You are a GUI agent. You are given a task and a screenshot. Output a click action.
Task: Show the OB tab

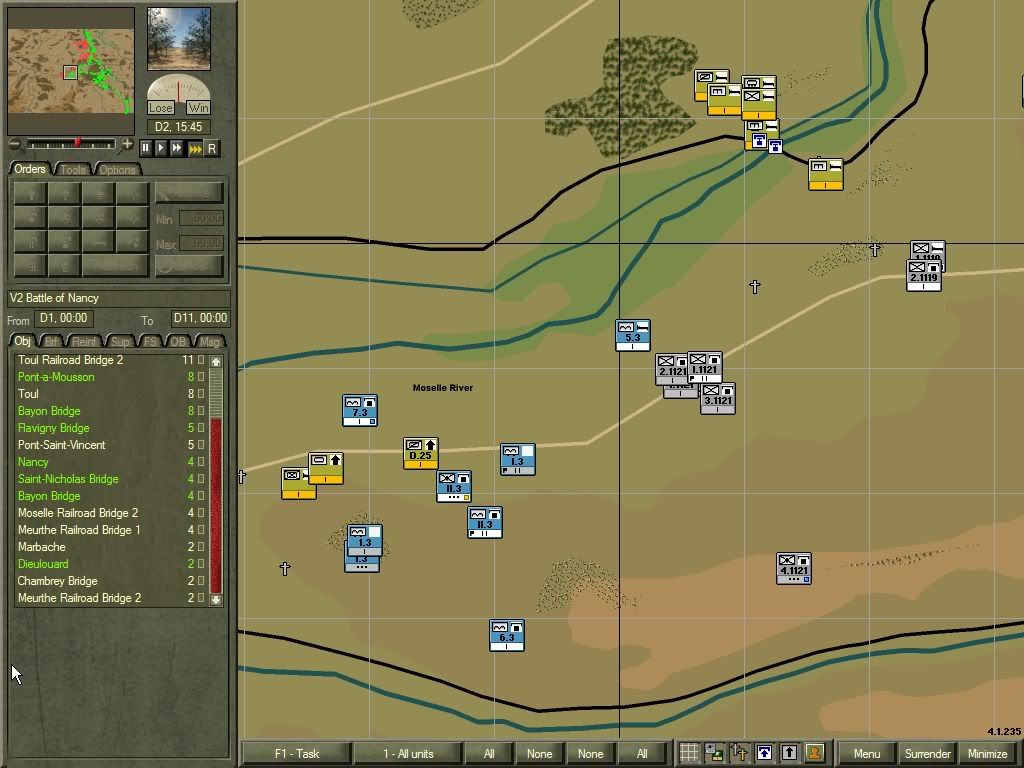click(x=178, y=342)
